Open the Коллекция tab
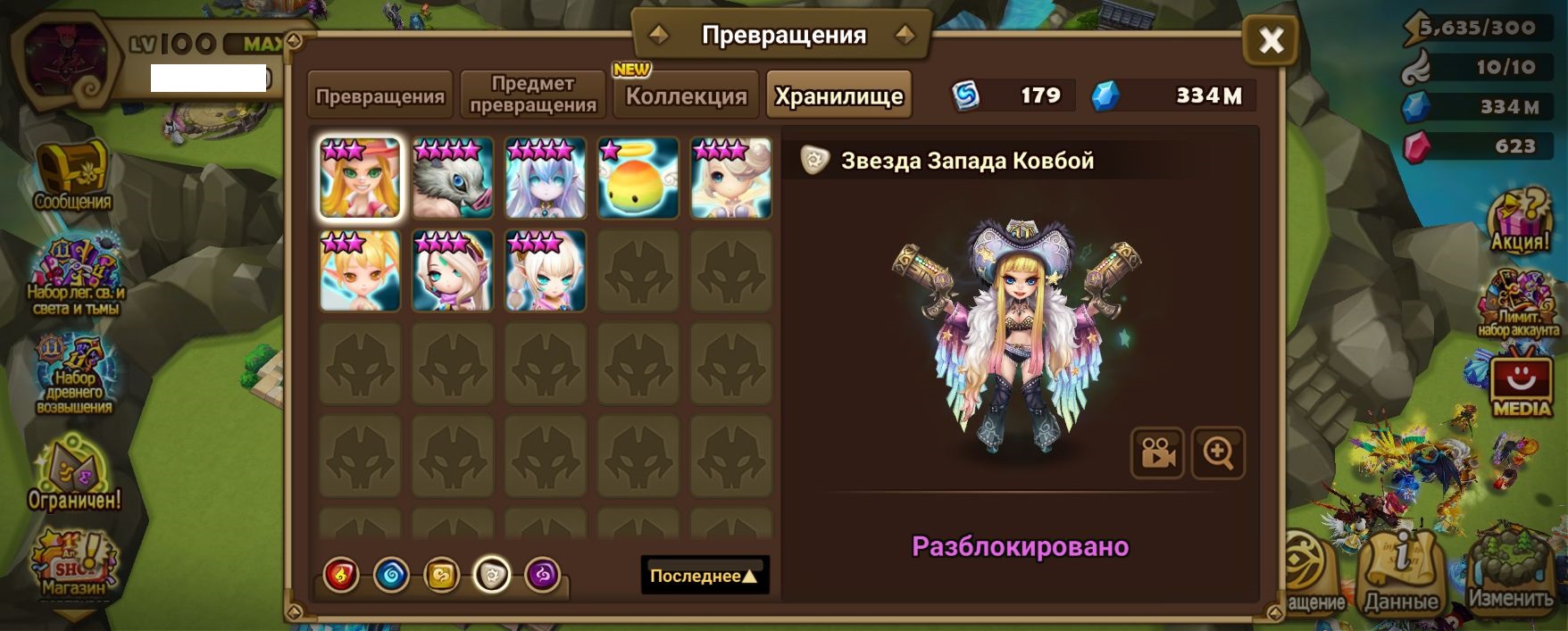Image resolution: width=1568 pixels, height=631 pixels. tap(686, 95)
